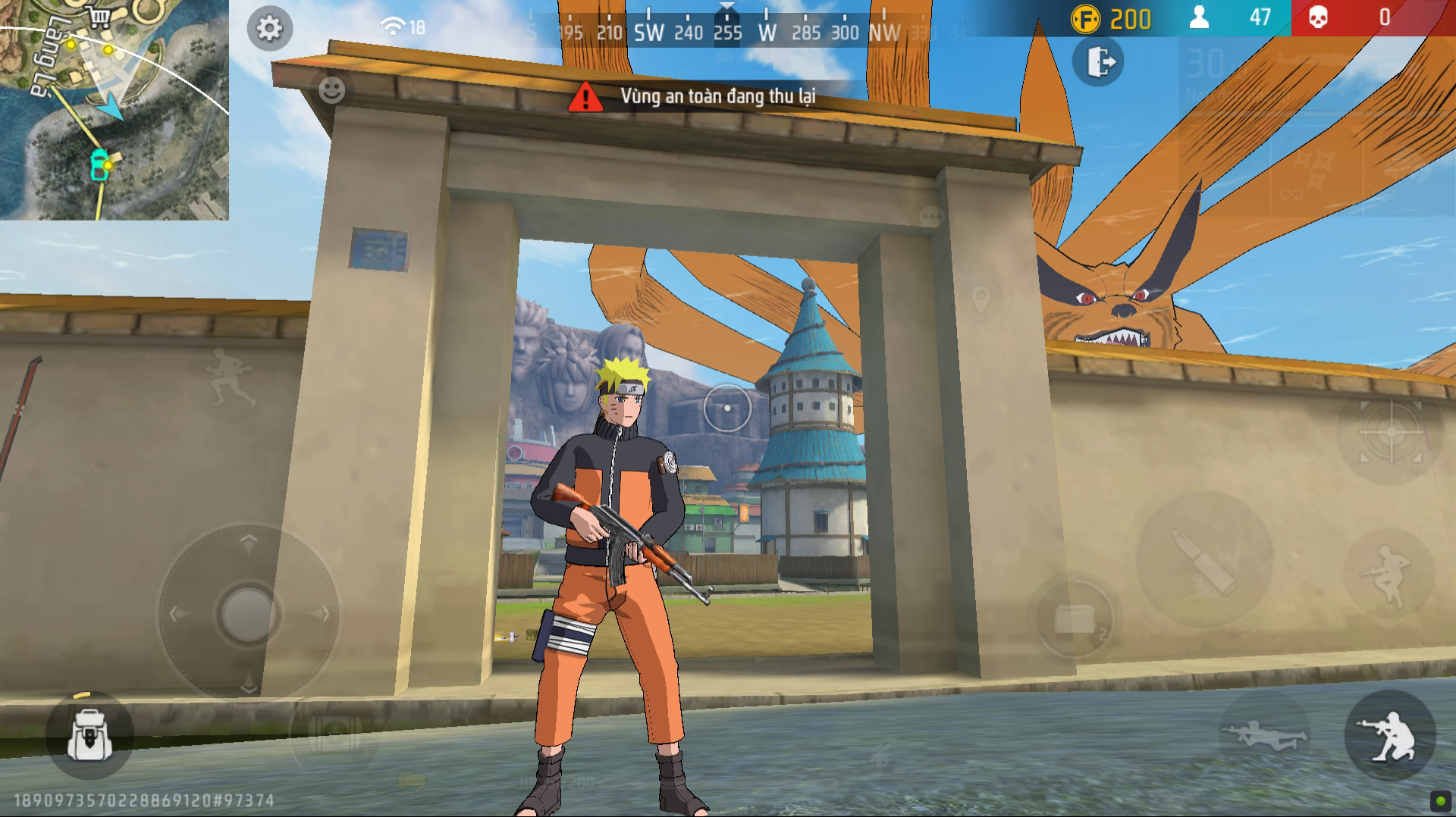Tap the prone soldier stance icon
1456x817 pixels.
(1265, 730)
